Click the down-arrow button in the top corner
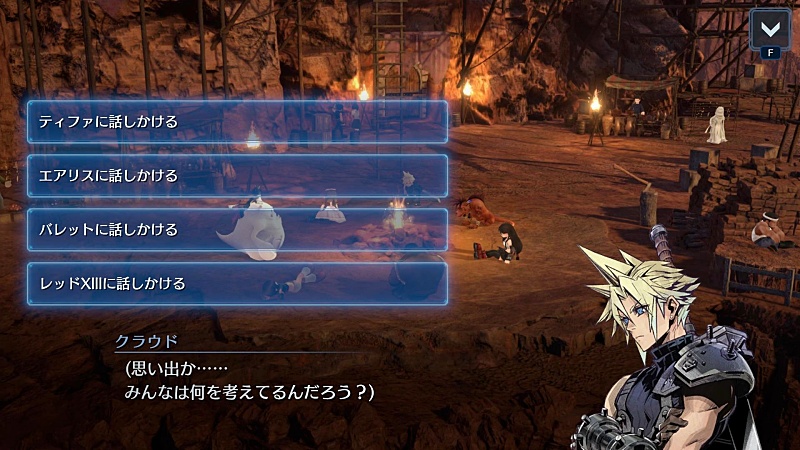This screenshot has width=800, height=450. point(769,28)
